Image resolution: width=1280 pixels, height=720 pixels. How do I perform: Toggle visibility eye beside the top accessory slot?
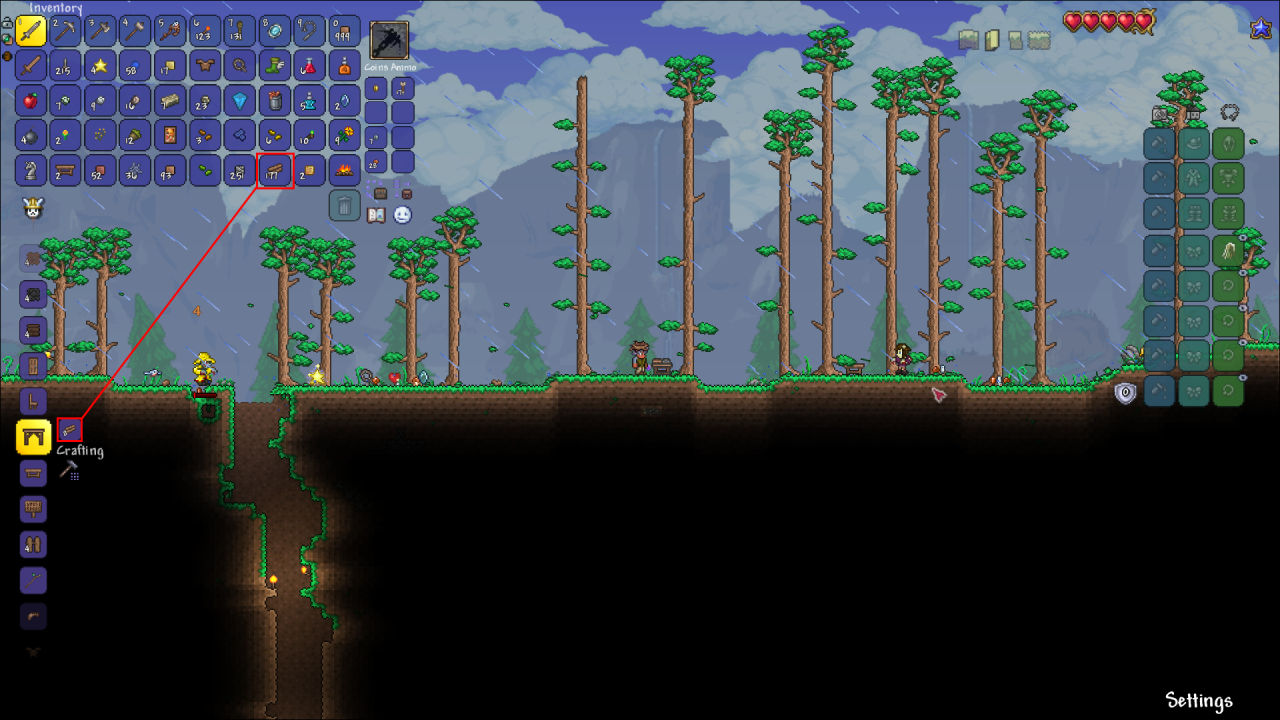[1245, 240]
